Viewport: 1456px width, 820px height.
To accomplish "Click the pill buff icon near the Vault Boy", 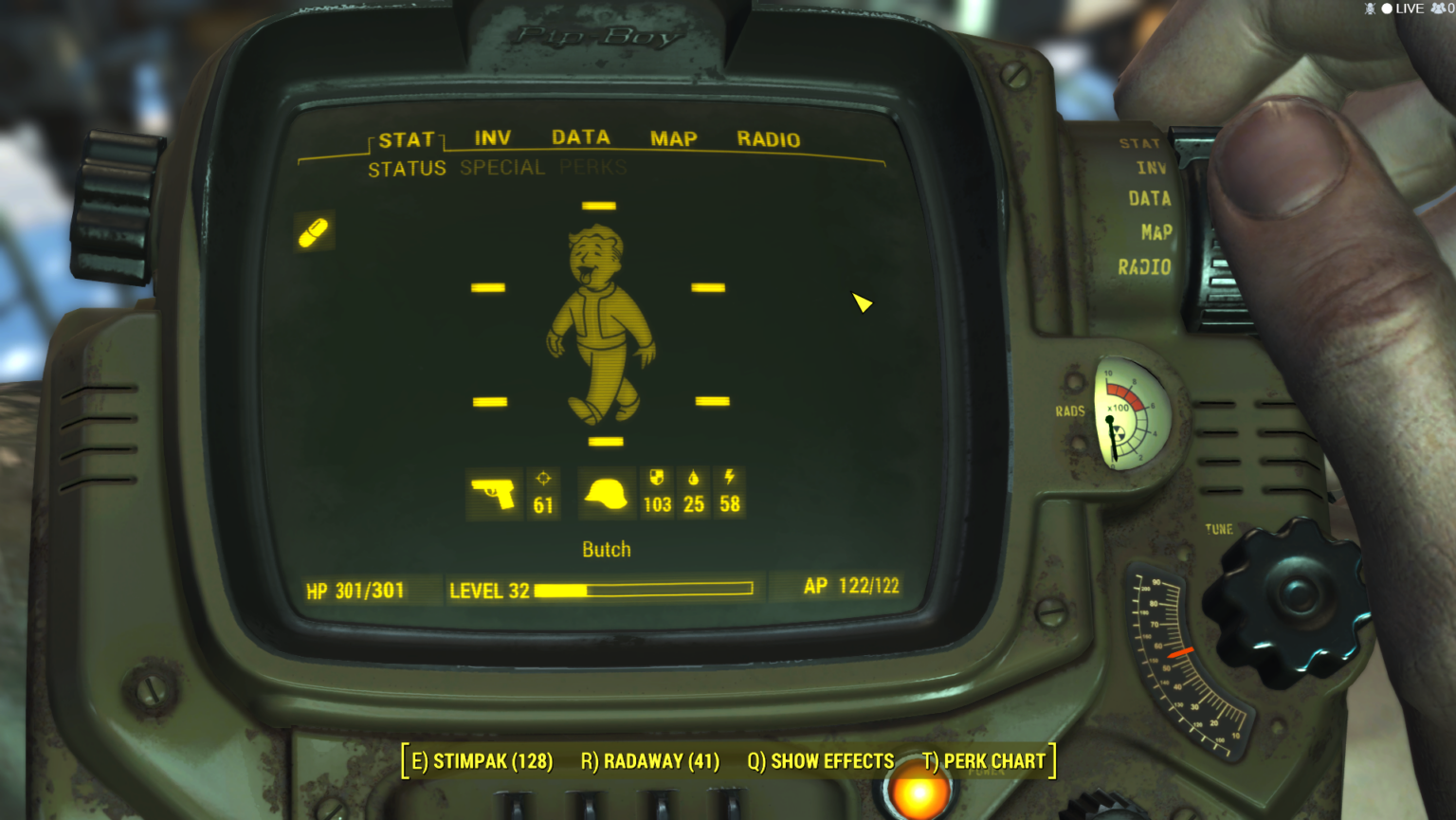I will coord(314,233).
